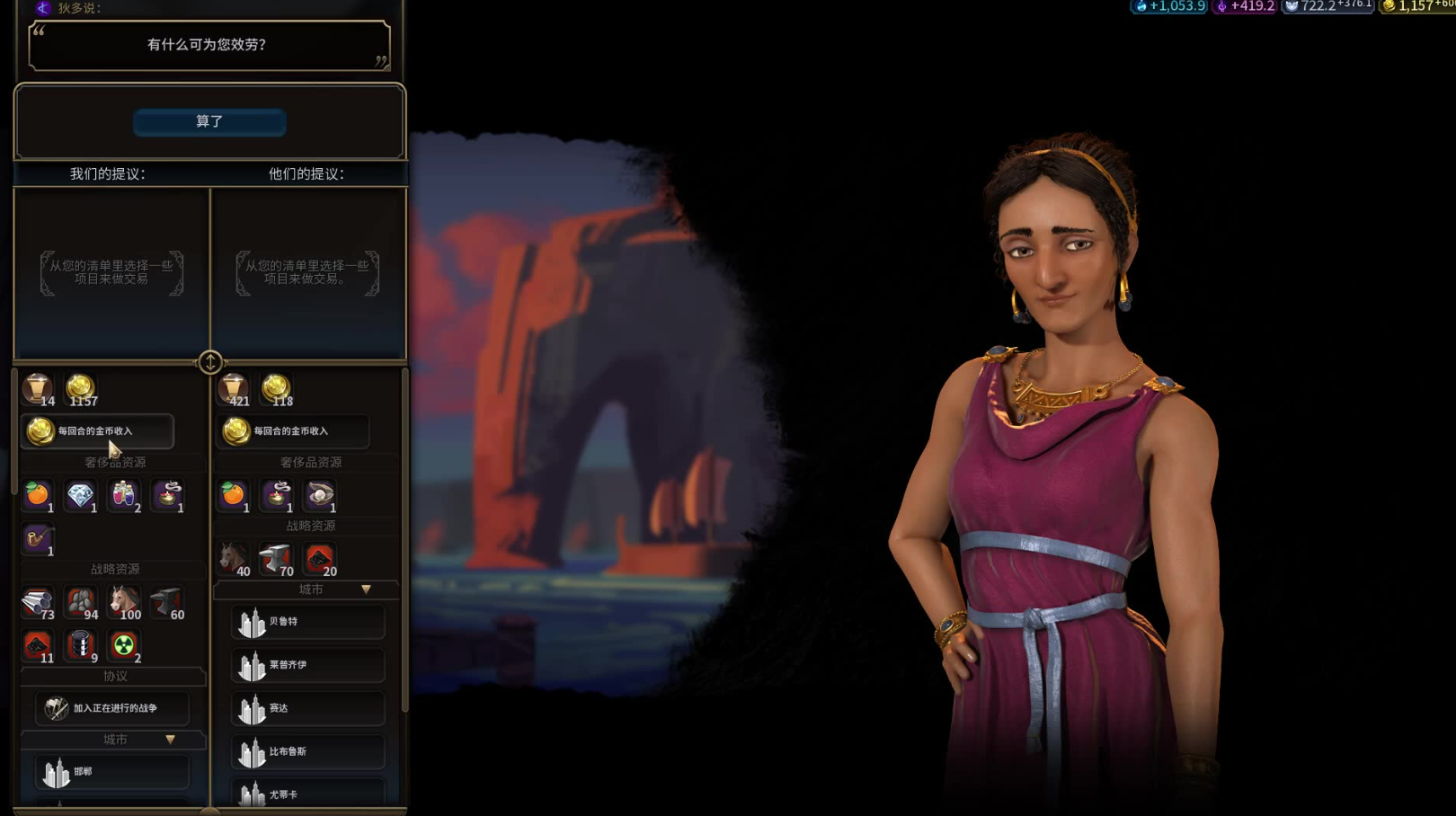Request Dido's 118 gold
1456x816 pixels.
pos(276,389)
